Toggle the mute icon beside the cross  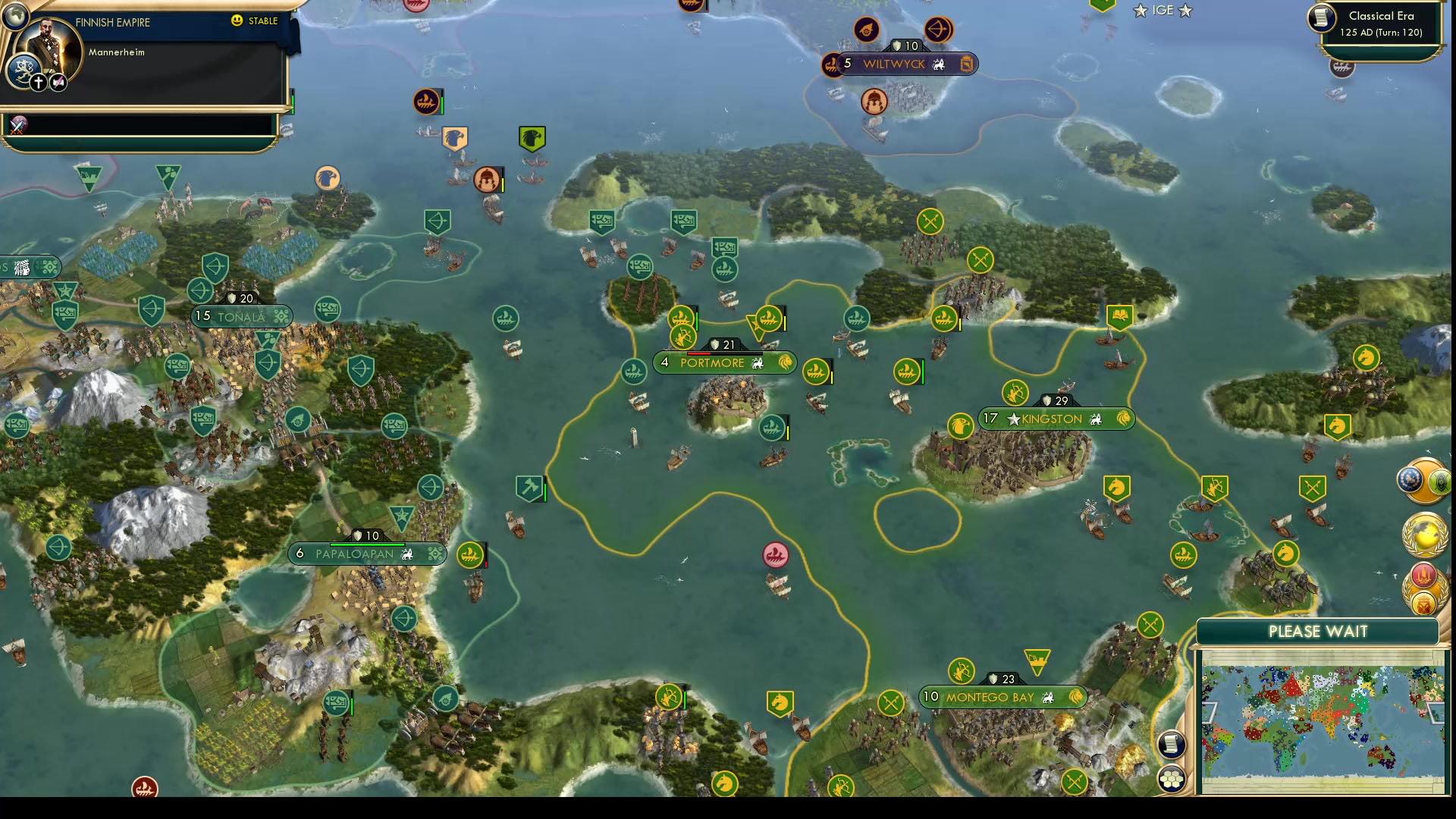[58, 83]
